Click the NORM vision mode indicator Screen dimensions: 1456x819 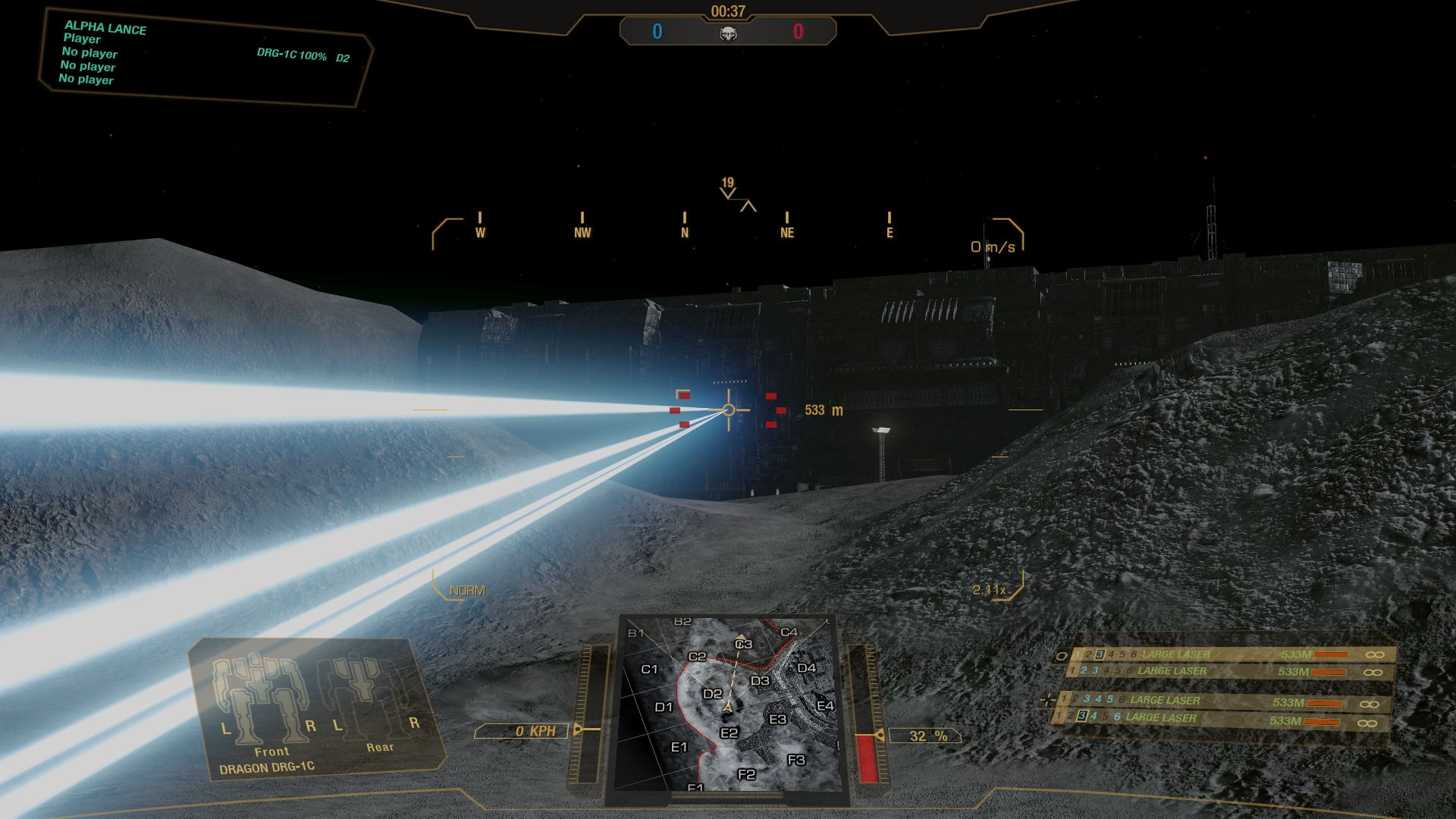tap(467, 590)
